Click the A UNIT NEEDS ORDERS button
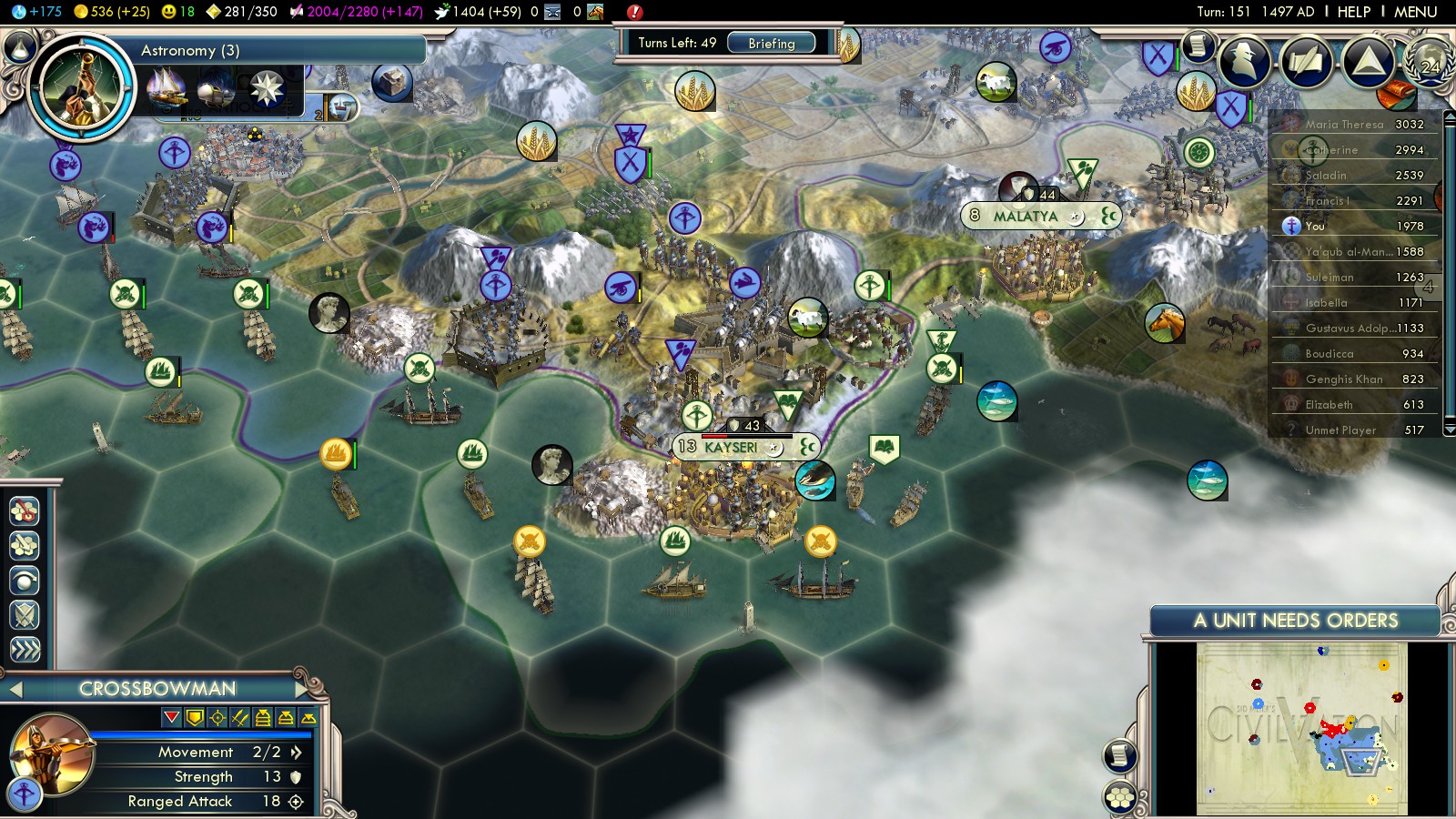Viewport: 1456px width, 819px height. 1295,621
